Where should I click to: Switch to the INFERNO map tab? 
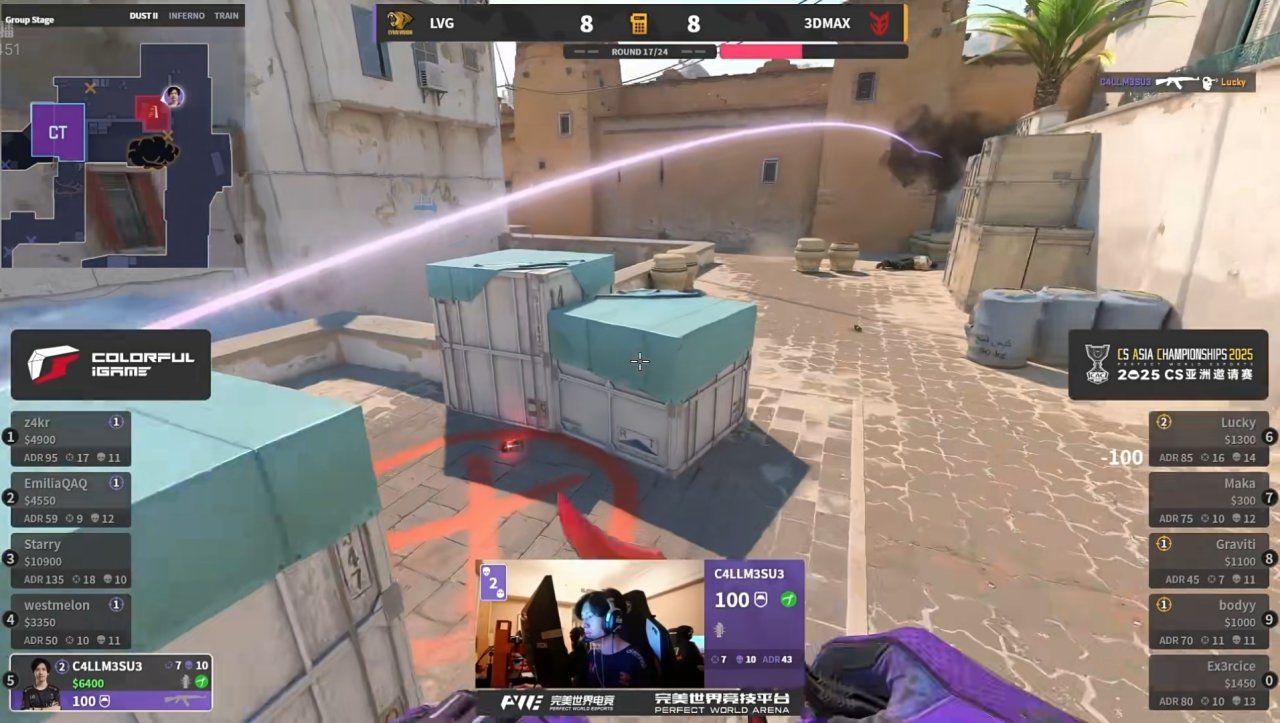coord(186,16)
